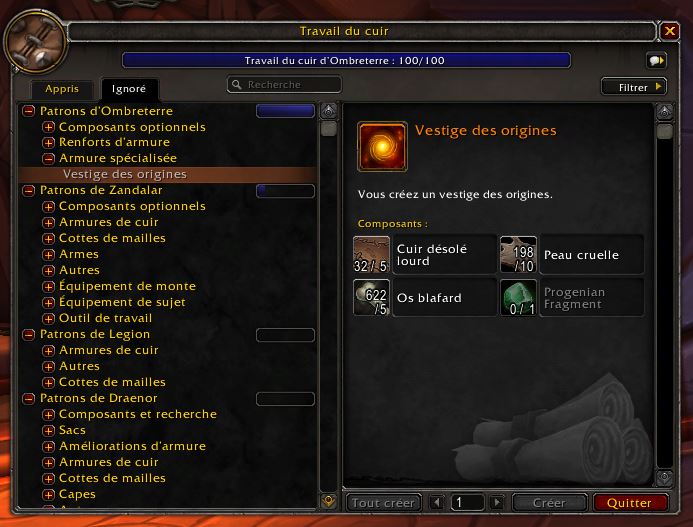This screenshot has height=527, width=693.
Task: Expand the Outil de travail subcategory
Action: 48,318
